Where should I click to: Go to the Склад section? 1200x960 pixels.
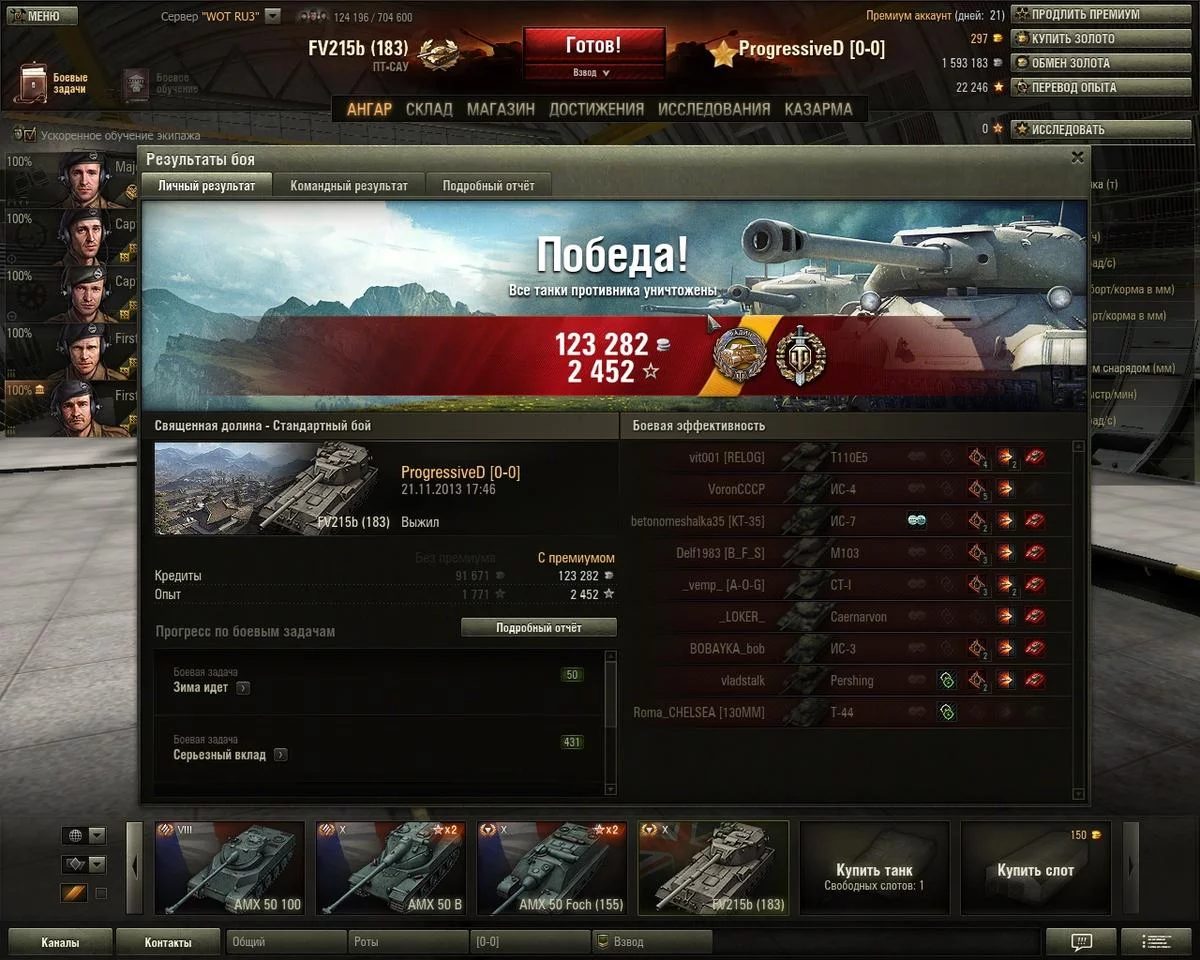click(x=429, y=109)
